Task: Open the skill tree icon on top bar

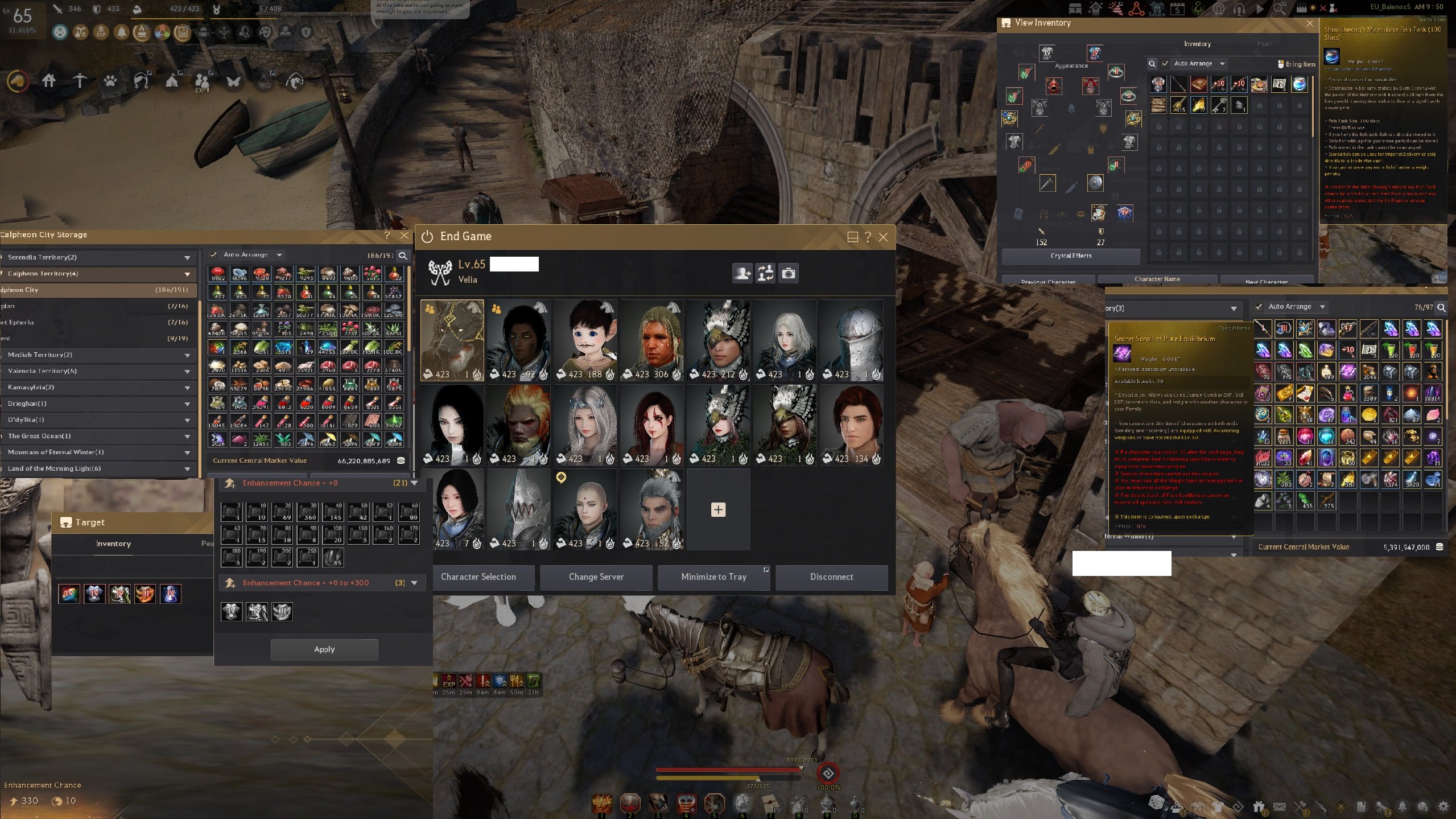Action: pyautogui.click(x=224, y=32)
